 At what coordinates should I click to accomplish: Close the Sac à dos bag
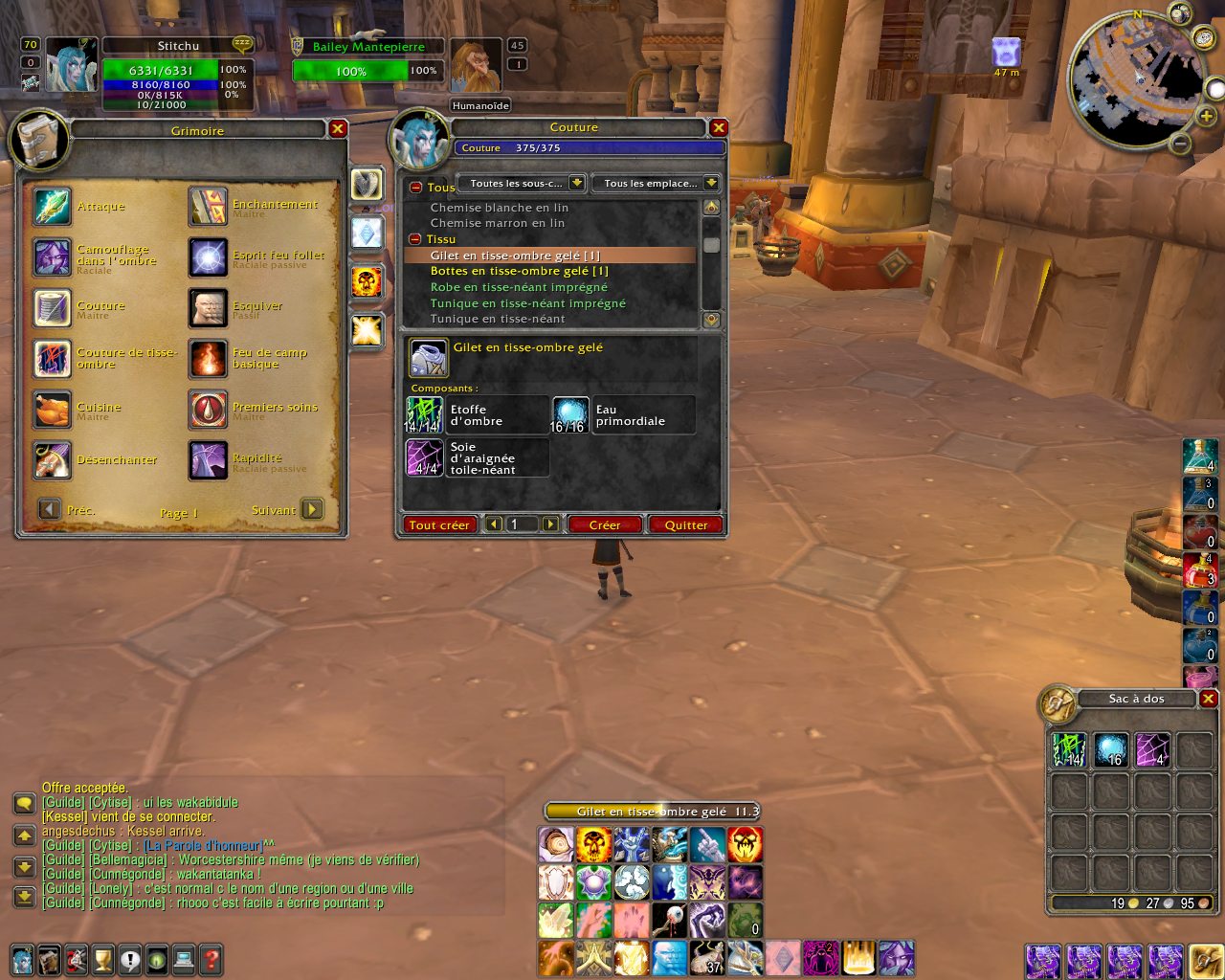pyautogui.click(x=1209, y=699)
